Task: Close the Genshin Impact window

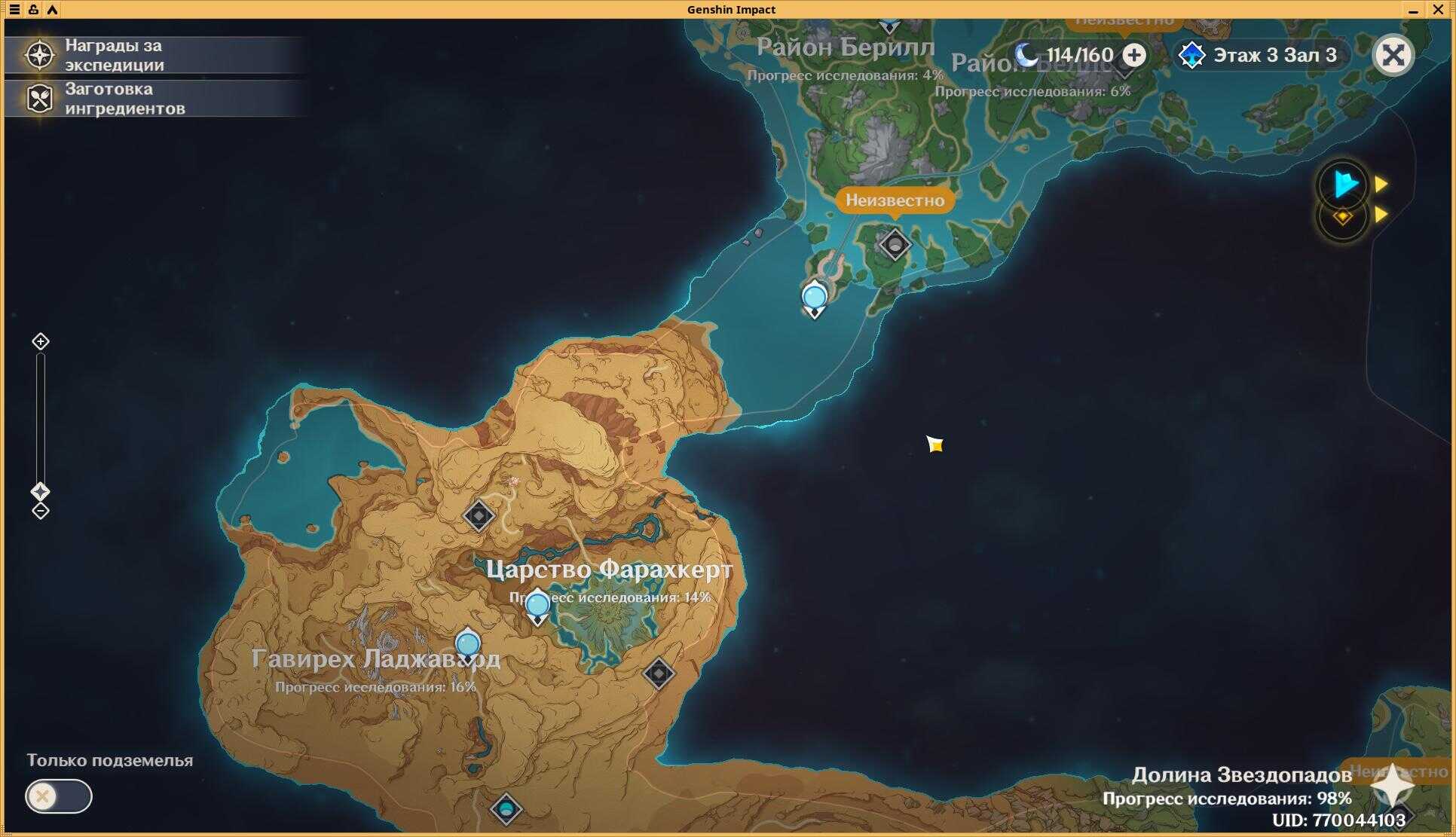Action: (1437, 10)
